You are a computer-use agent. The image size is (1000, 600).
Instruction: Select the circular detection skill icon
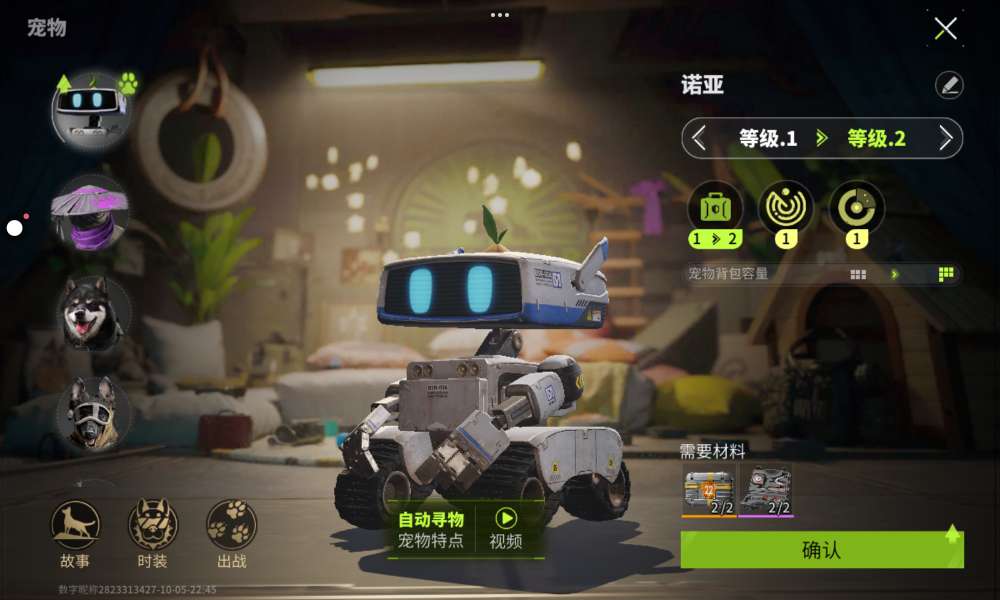pyautogui.click(x=856, y=206)
